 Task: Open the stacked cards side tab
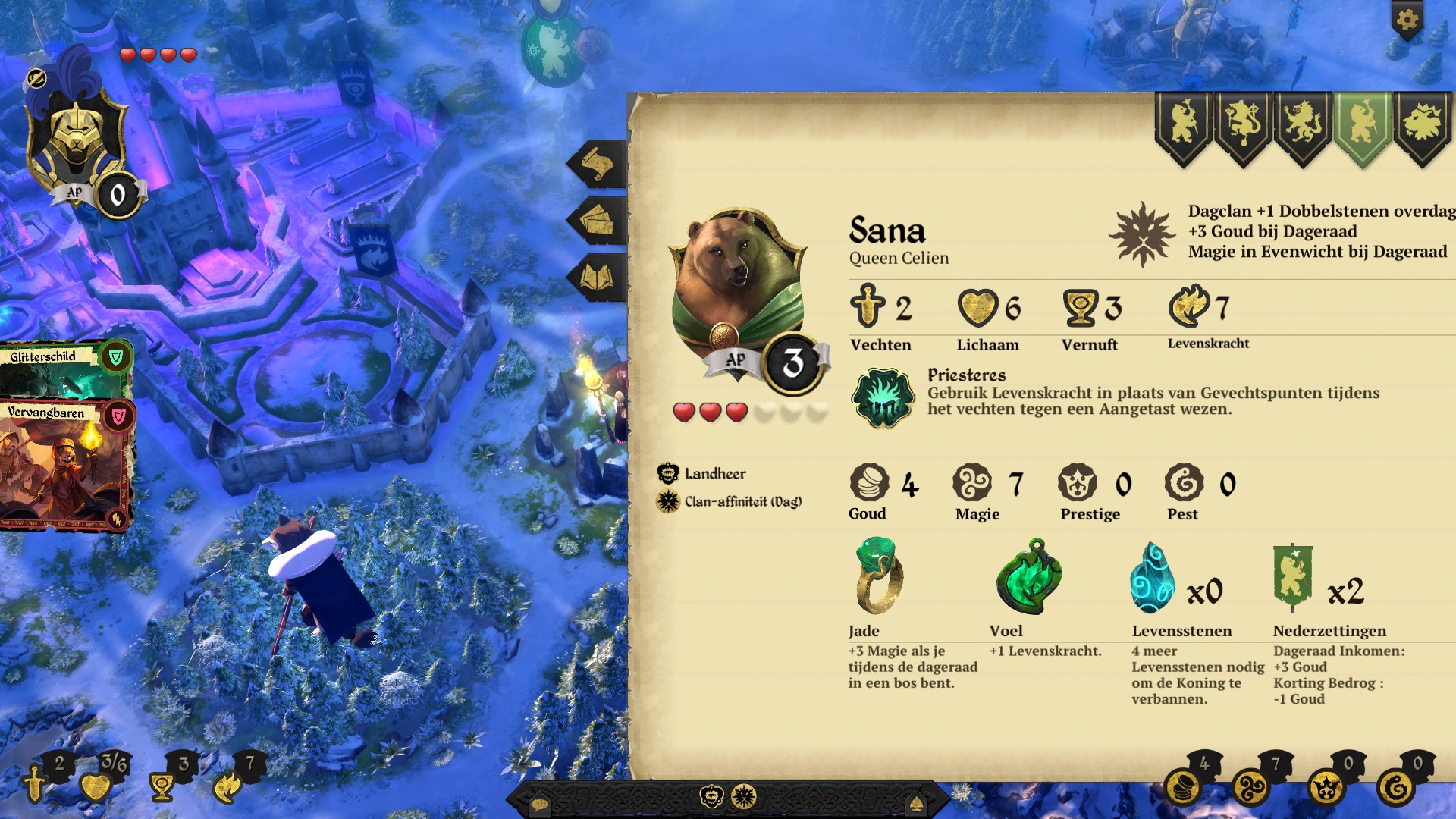point(598,221)
